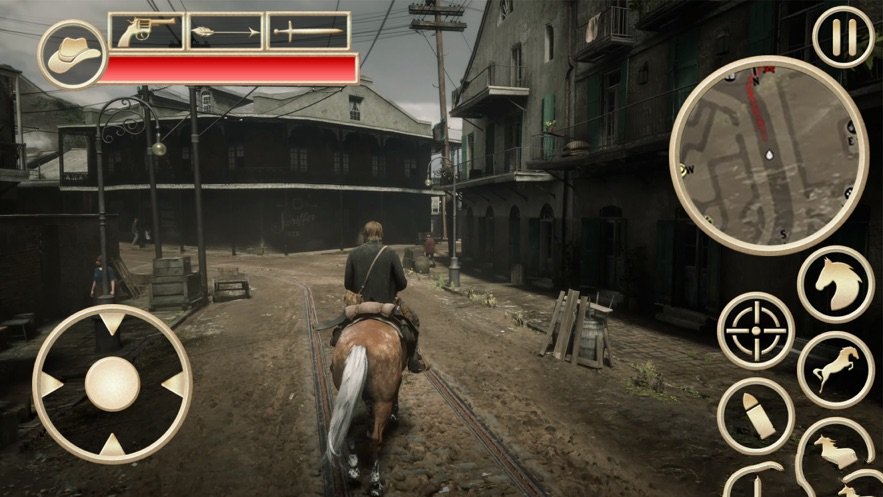Image resolution: width=883 pixels, height=497 pixels.
Task: Tap the joystick's down arrow
Action: pos(112,445)
